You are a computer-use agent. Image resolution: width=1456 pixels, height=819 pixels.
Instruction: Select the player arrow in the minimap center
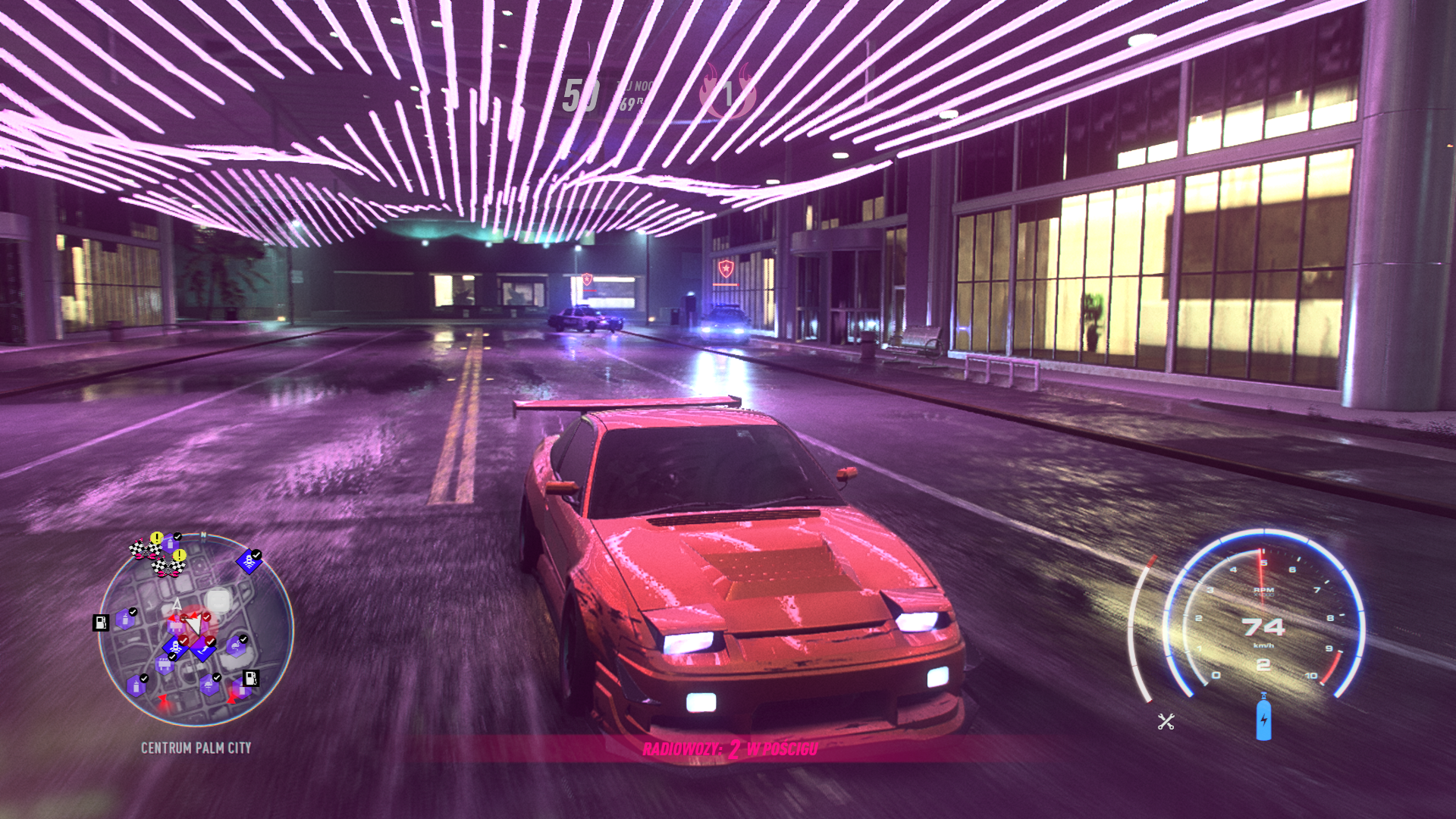tap(196, 626)
